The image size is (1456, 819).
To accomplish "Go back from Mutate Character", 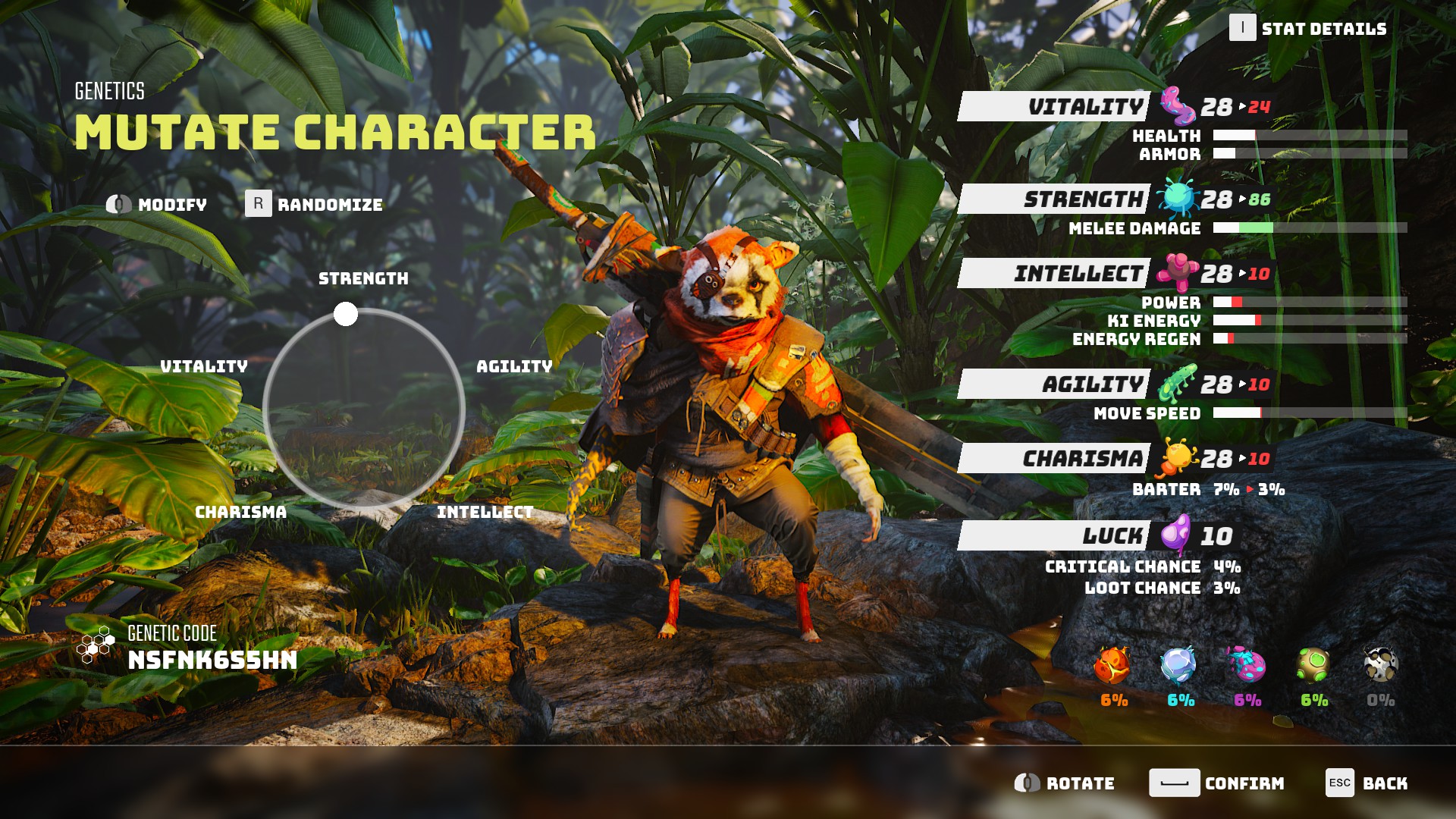I will click(1367, 783).
